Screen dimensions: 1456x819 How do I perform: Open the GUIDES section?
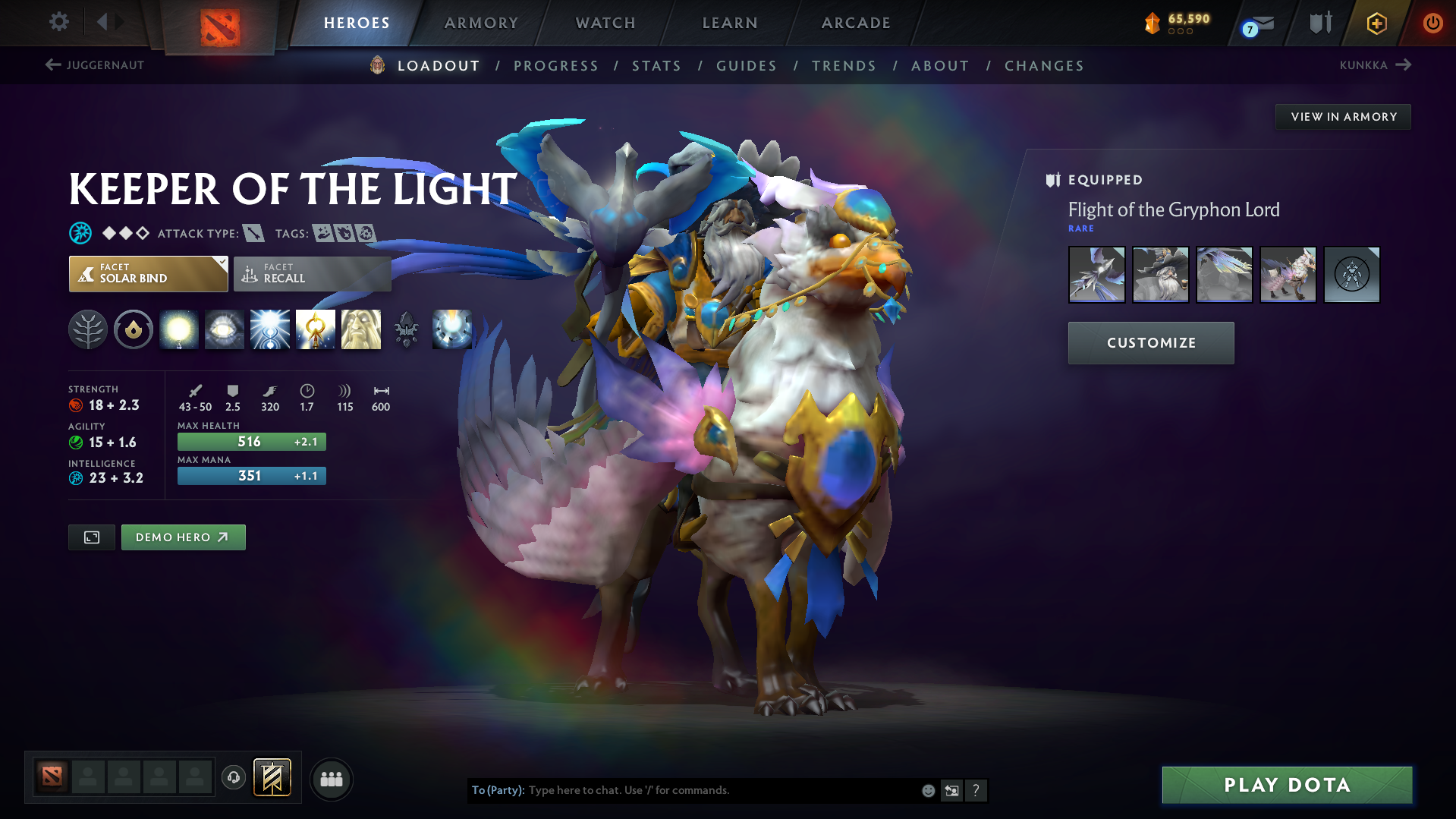(x=747, y=66)
